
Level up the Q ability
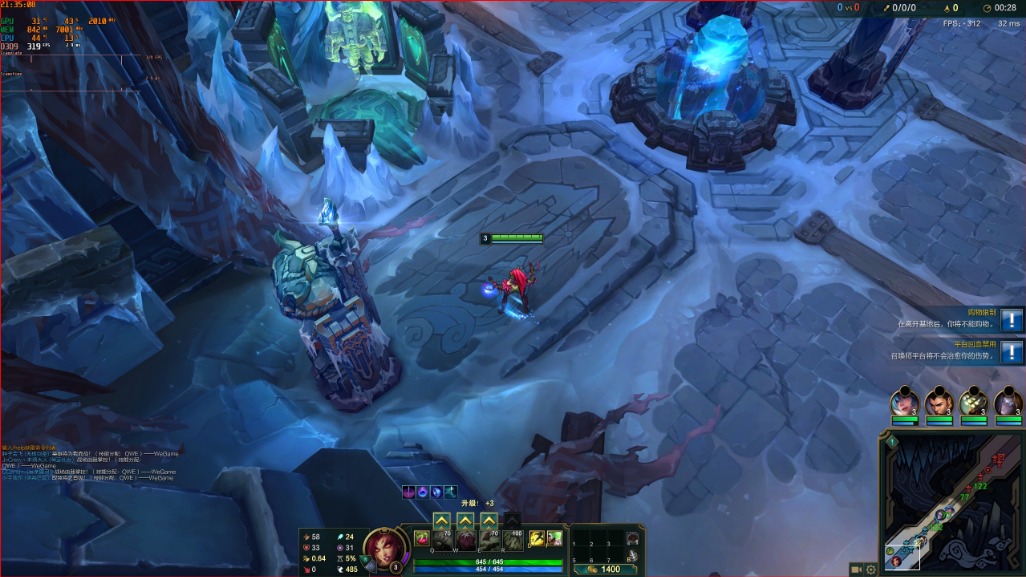pos(442,521)
